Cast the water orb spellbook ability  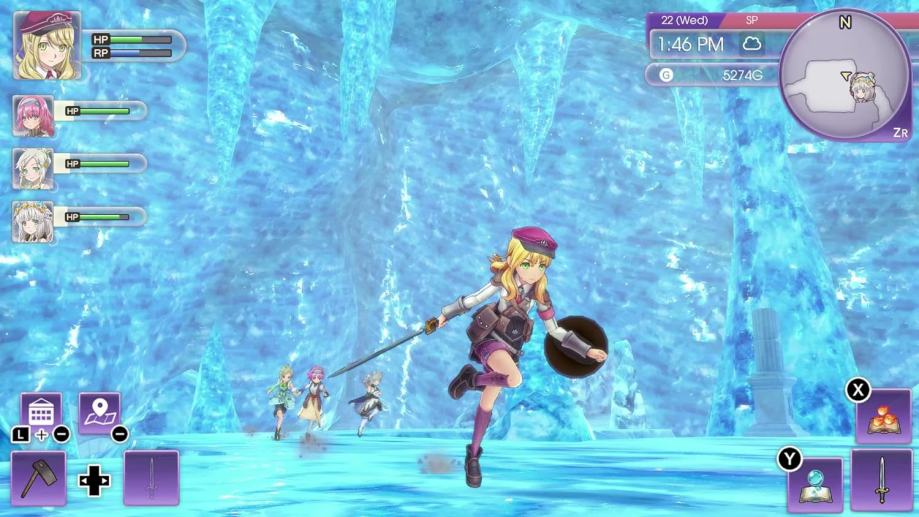(815, 484)
